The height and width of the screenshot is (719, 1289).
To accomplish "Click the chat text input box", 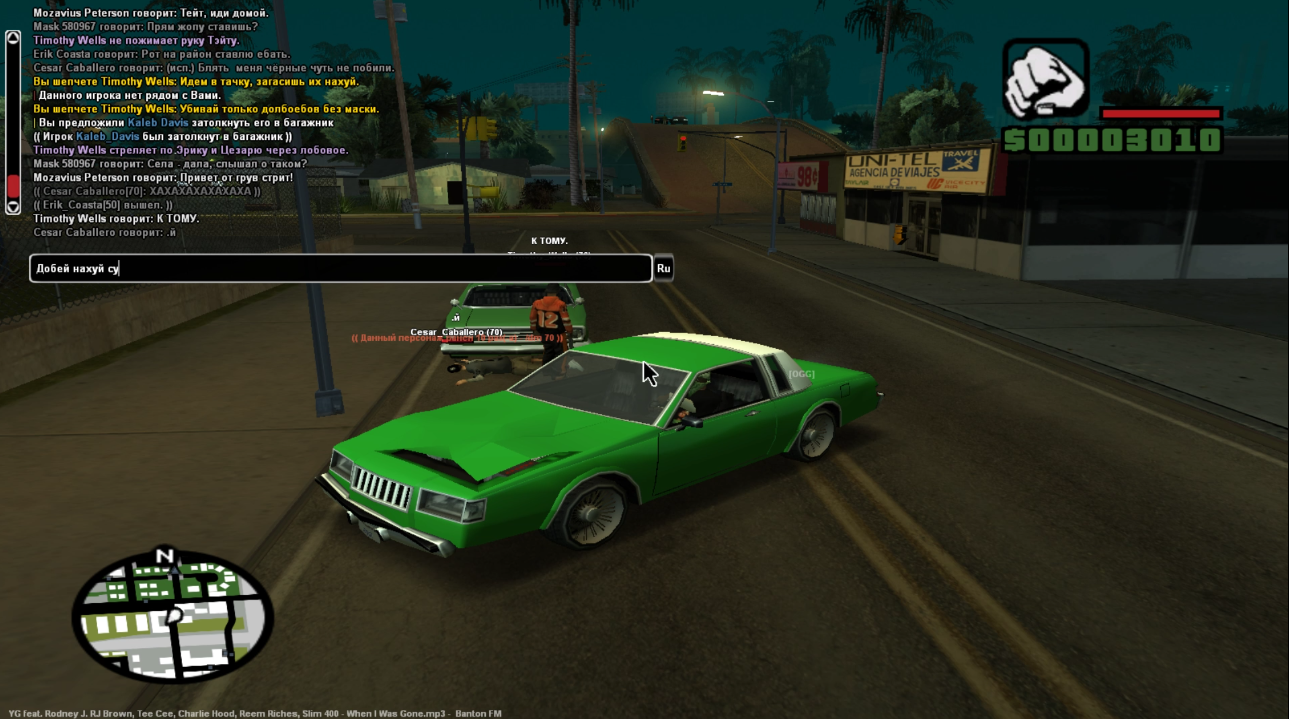I will 340,268.
